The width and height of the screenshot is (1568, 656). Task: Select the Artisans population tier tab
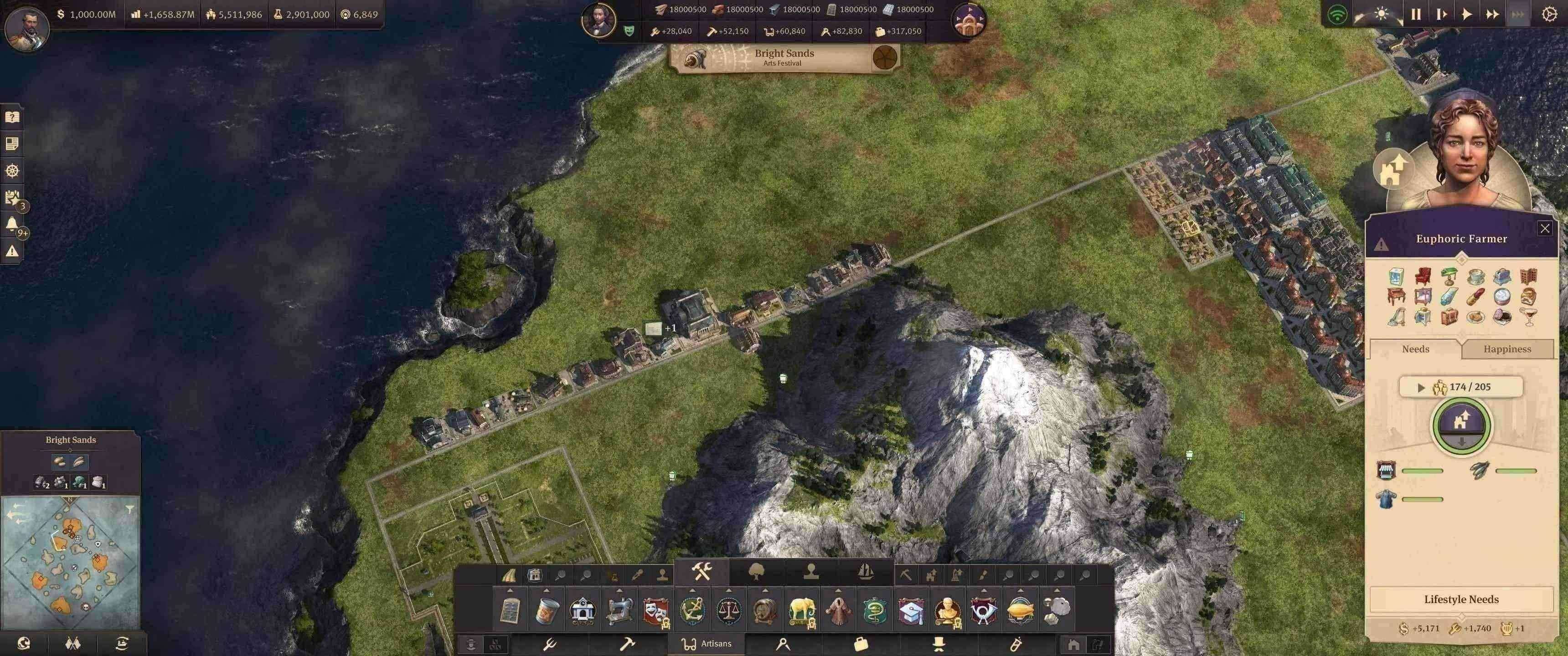point(706,643)
